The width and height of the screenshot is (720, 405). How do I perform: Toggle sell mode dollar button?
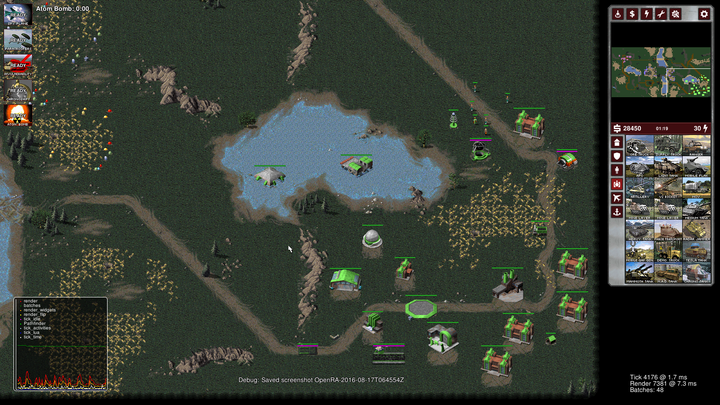(x=632, y=14)
